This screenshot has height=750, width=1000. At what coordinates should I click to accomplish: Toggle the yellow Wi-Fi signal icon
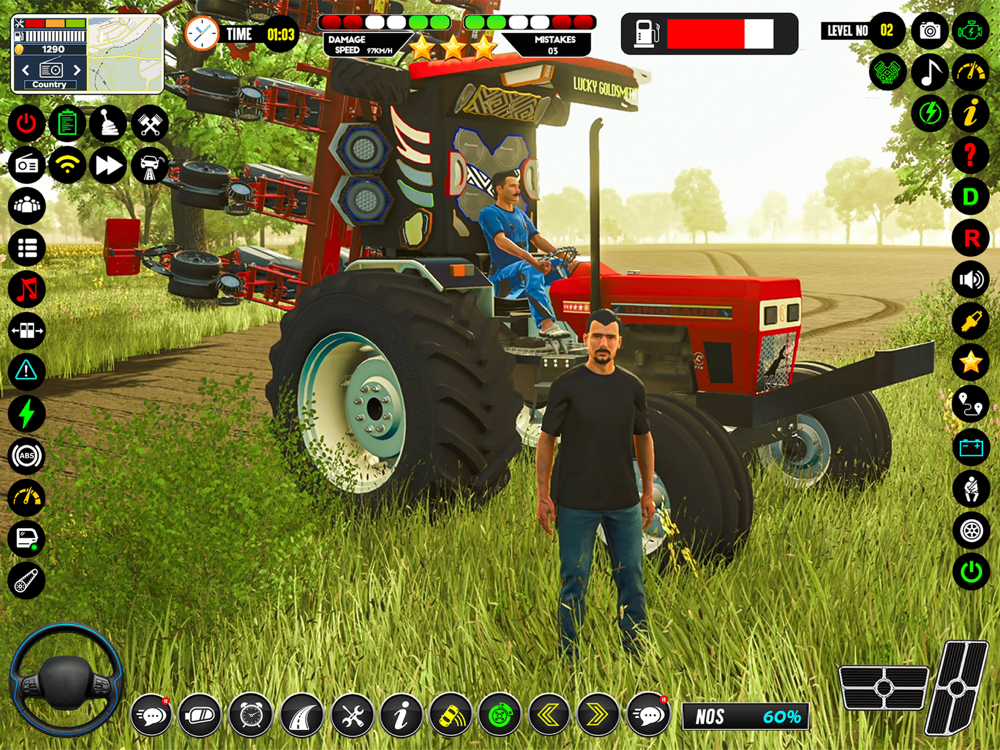67,165
